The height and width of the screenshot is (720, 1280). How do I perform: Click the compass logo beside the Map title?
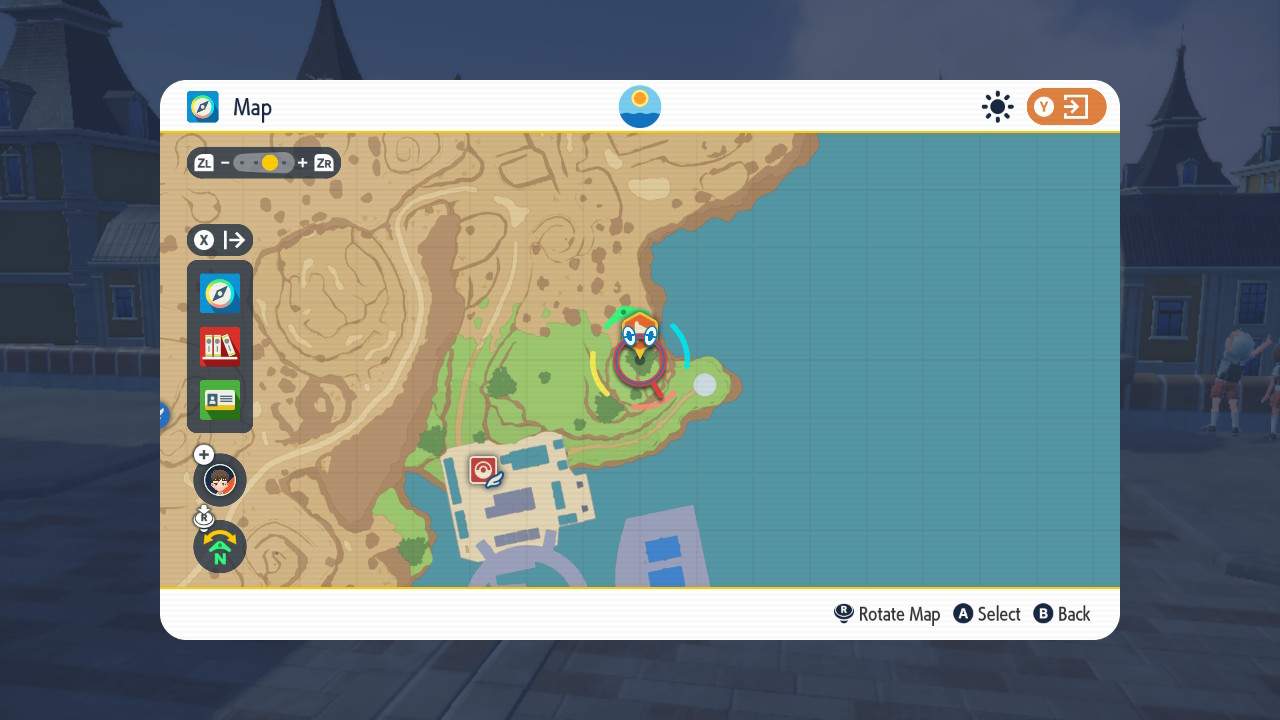(203, 106)
